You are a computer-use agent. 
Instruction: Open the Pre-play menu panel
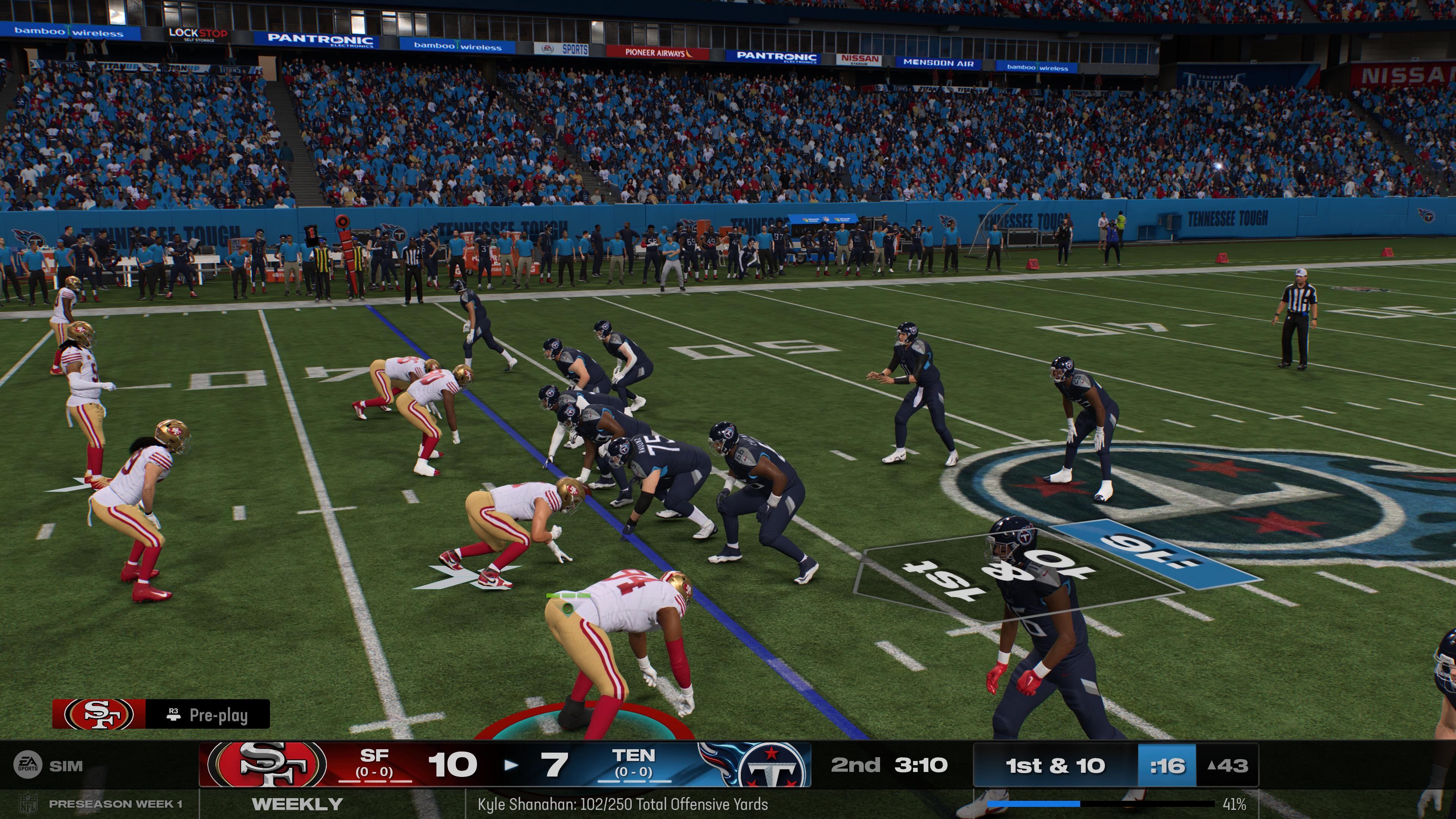pos(207,714)
